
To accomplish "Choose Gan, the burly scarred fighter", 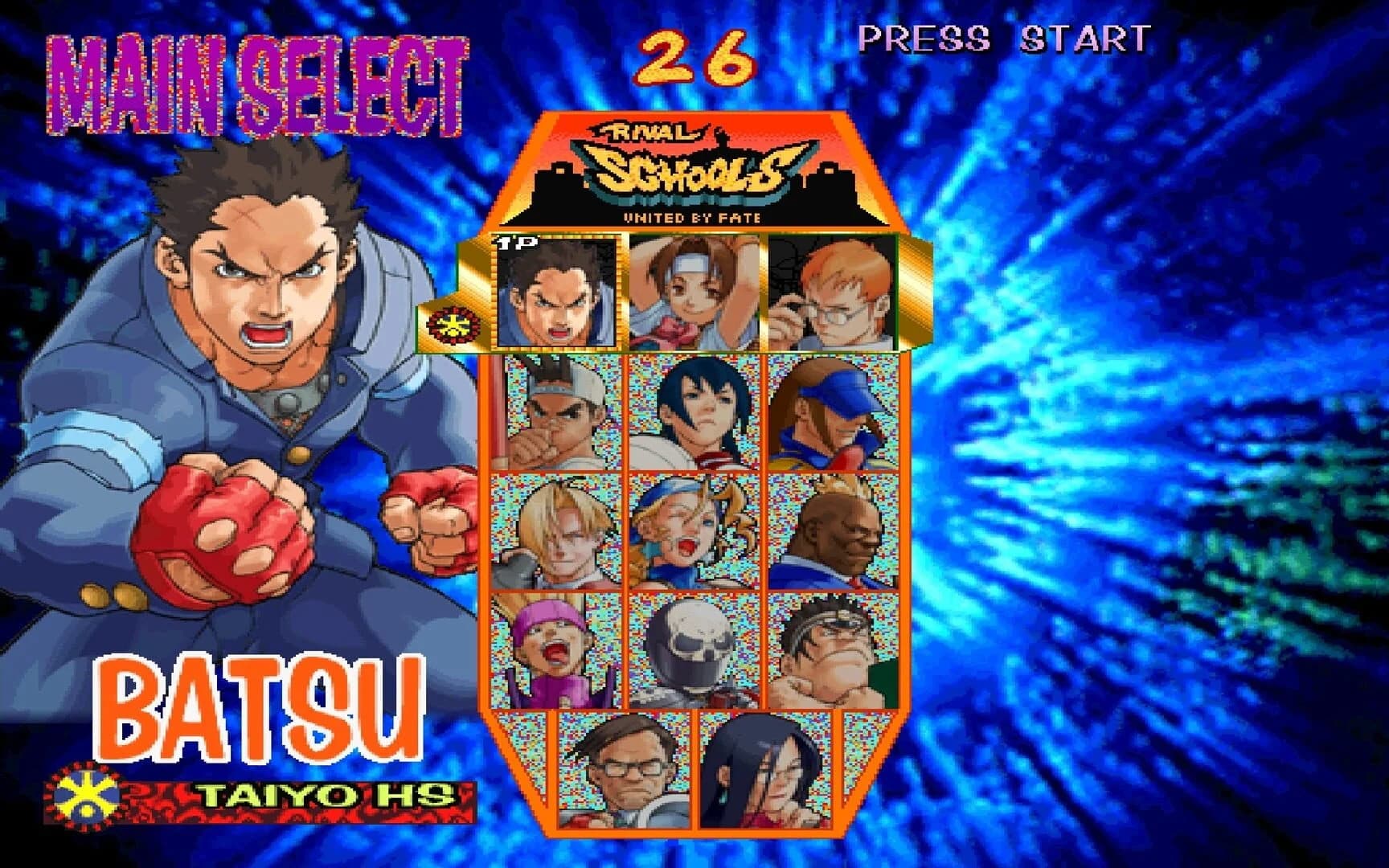I will coord(836,651).
